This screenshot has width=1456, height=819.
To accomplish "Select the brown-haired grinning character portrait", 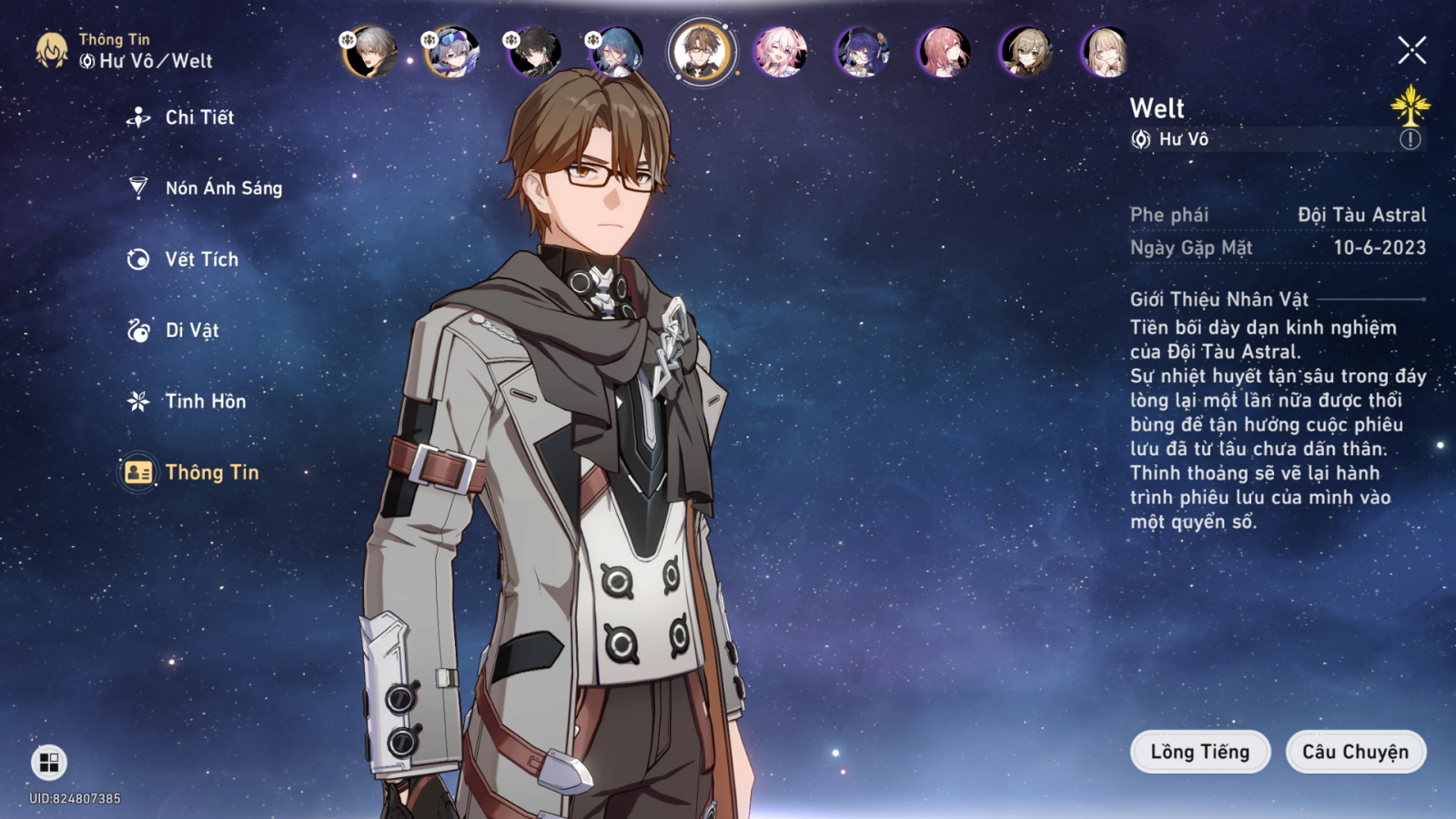I will pyautogui.click(x=1026, y=52).
